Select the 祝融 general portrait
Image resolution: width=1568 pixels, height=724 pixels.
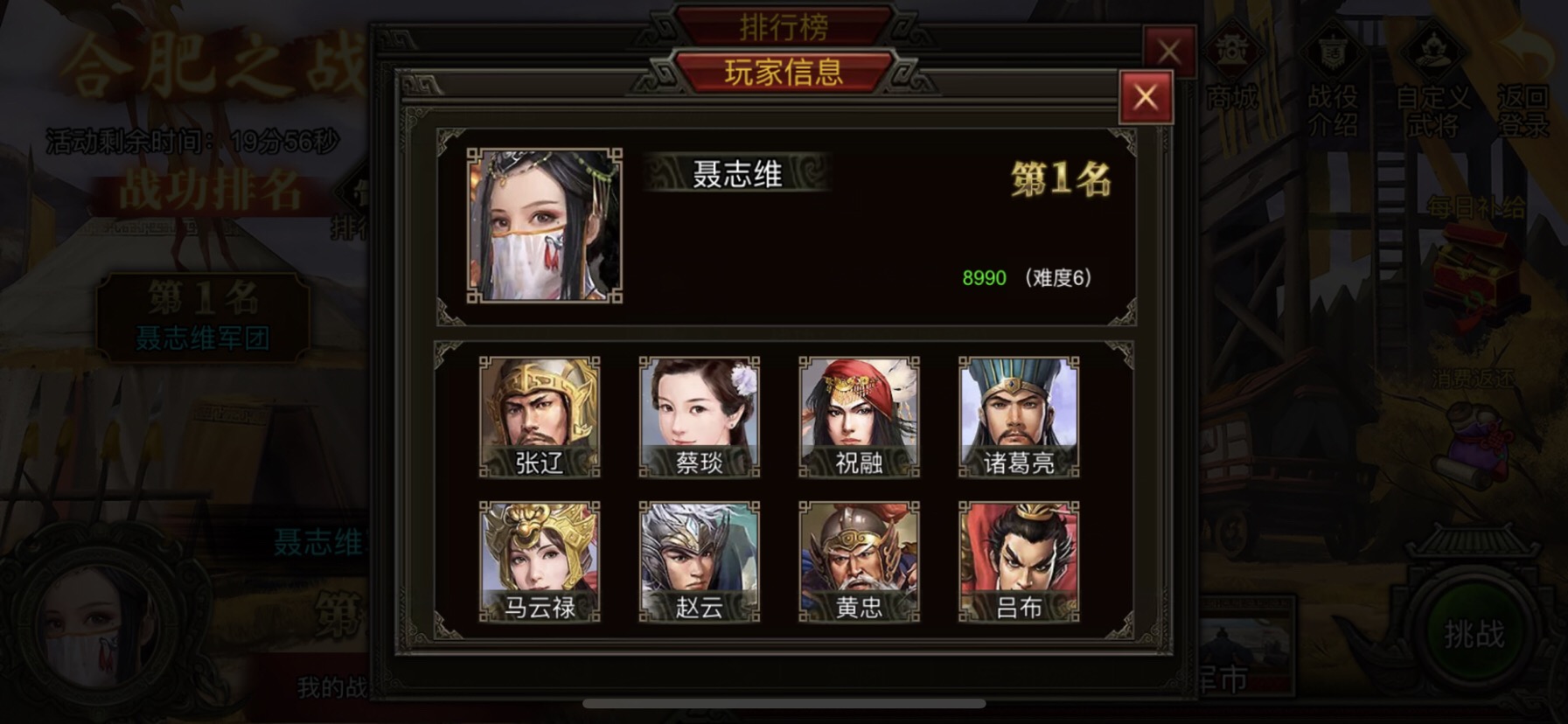[860, 418]
